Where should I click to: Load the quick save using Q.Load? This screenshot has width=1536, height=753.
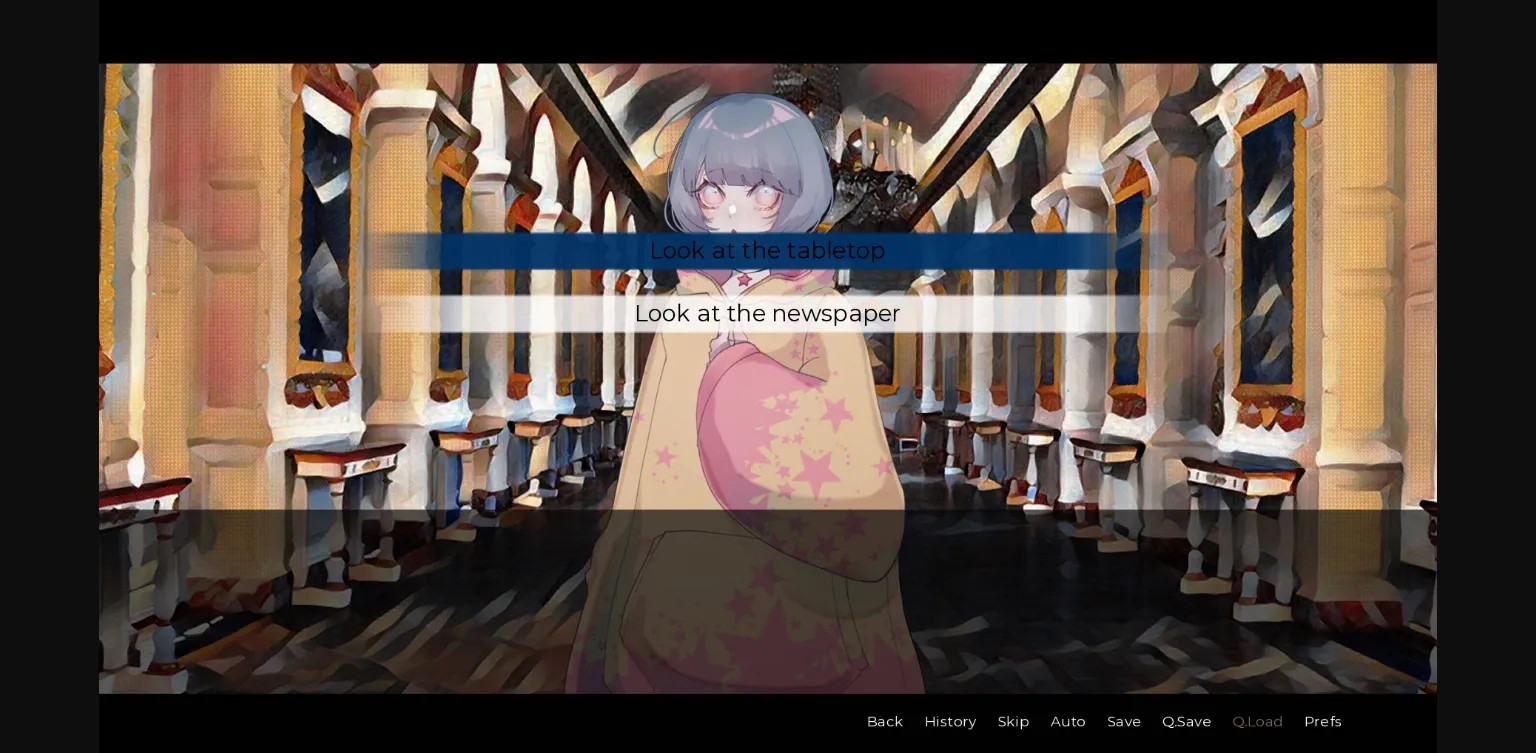tap(1257, 721)
